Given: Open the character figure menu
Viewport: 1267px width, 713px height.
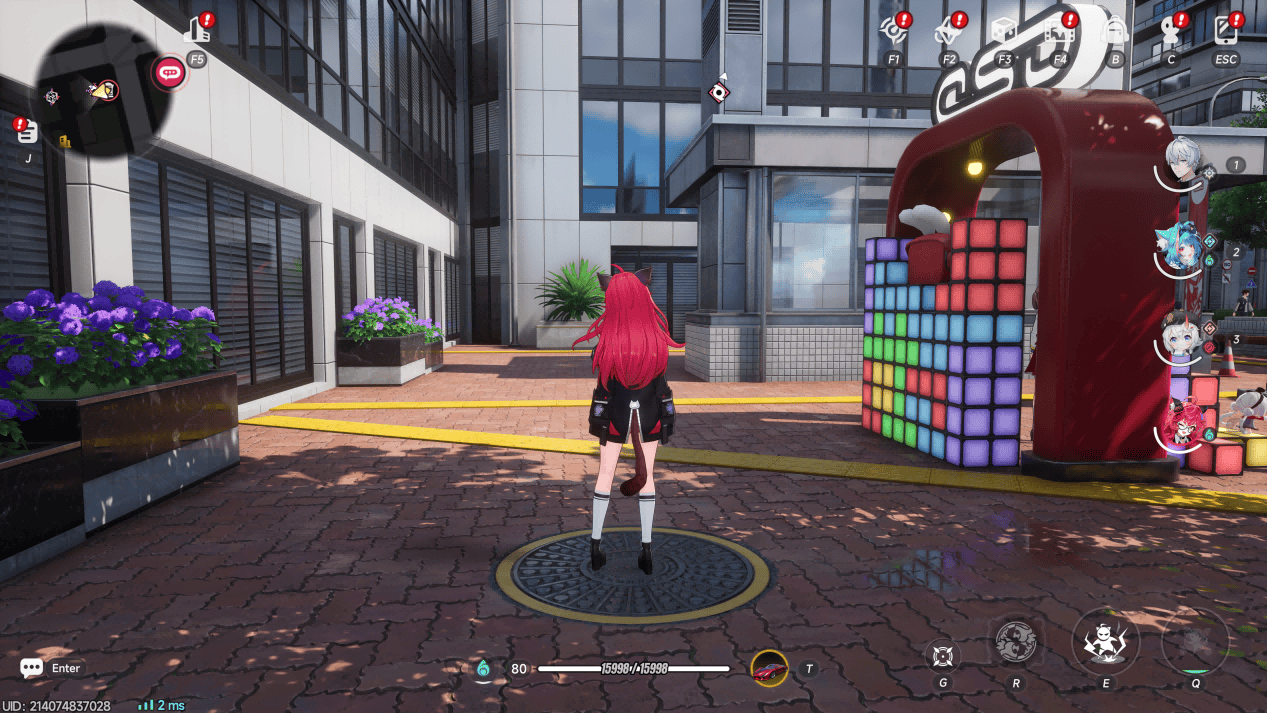Looking at the screenshot, I should click(x=1170, y=32).
